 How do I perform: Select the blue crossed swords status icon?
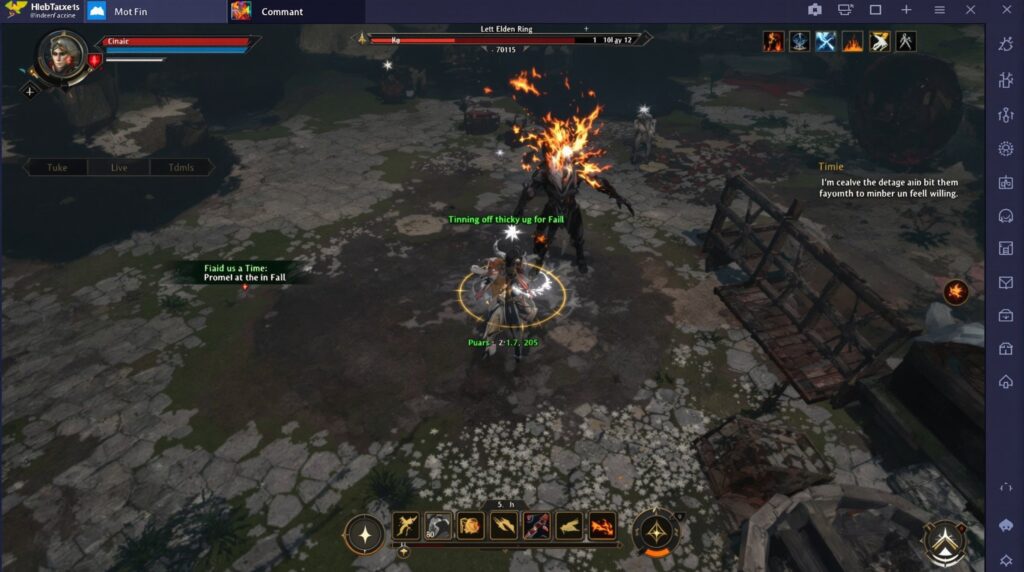826,41
